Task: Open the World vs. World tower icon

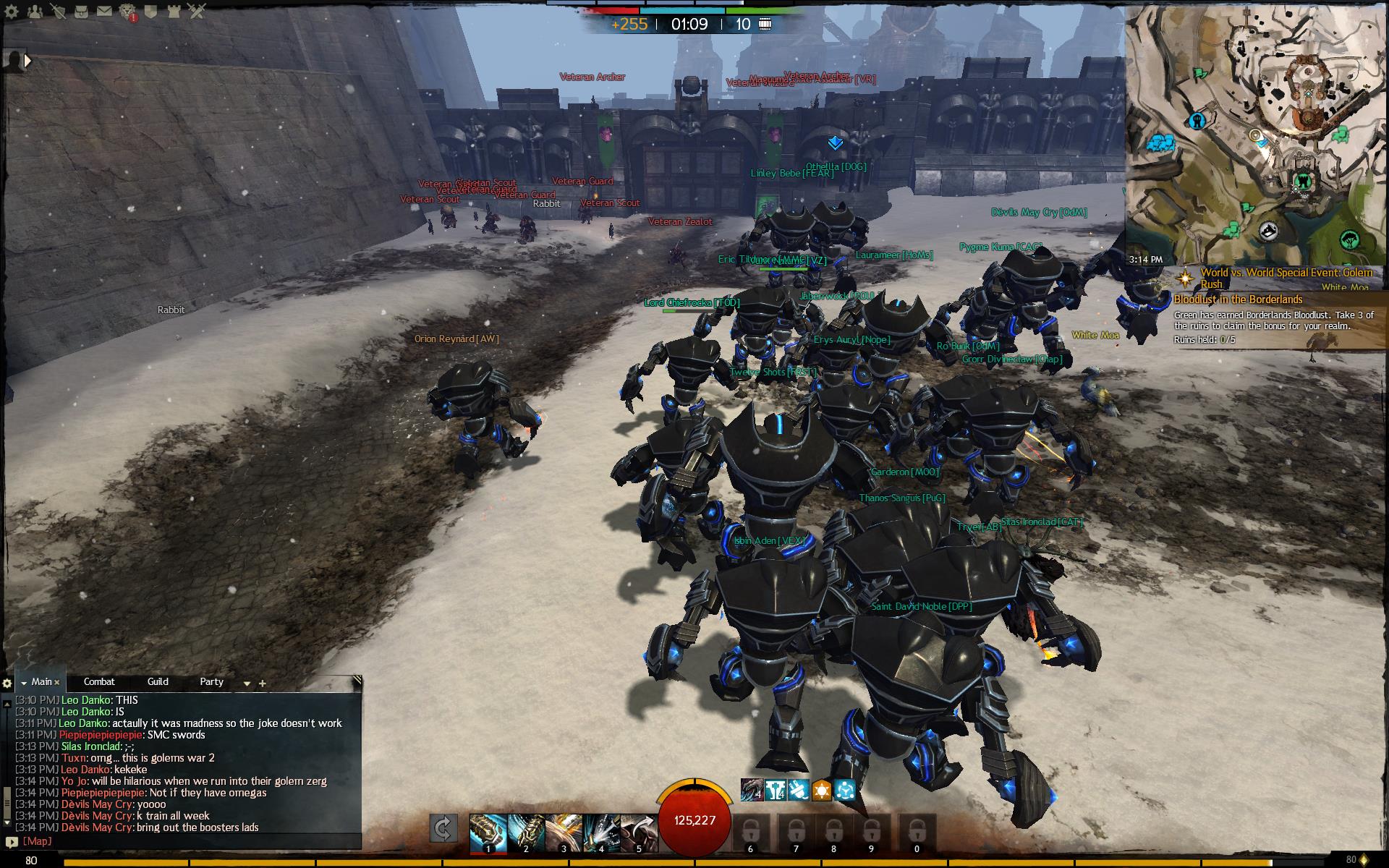Action: 174,11
